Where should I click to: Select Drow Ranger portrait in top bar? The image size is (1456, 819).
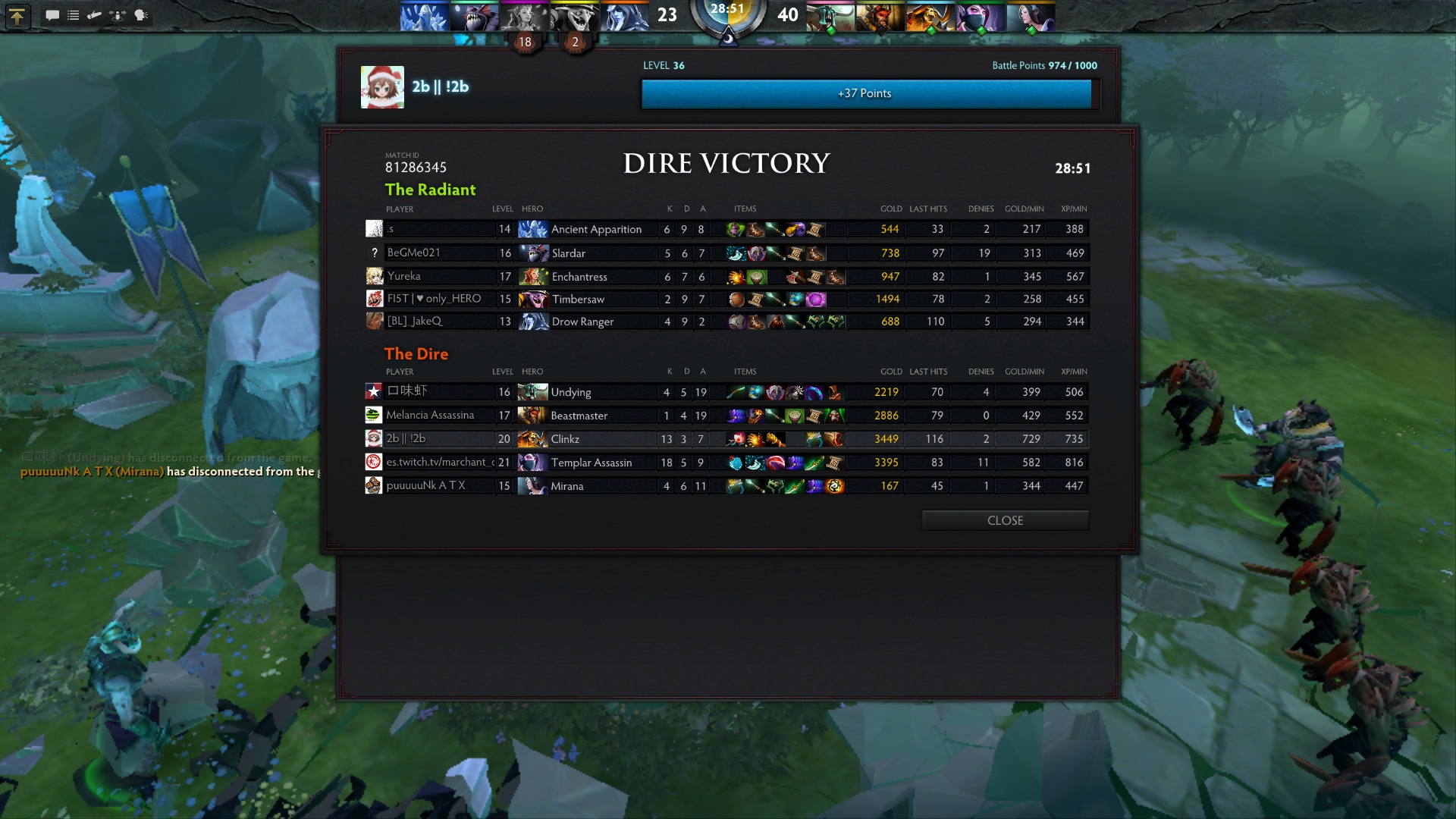(x=625, y=17)
